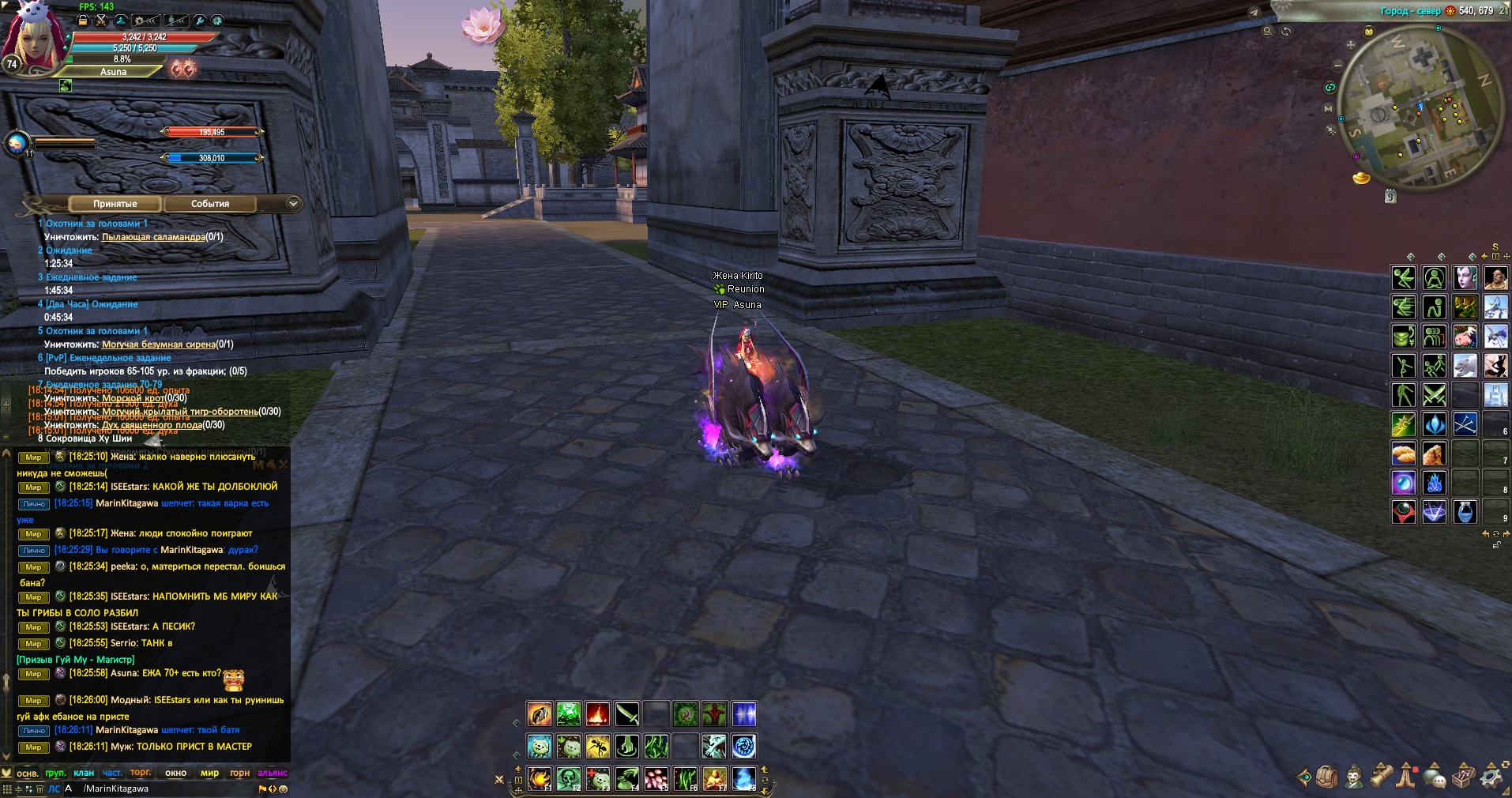Choose the торг. chat tab
Screen dimensions: 1512x798
click(x=141, y=773)
